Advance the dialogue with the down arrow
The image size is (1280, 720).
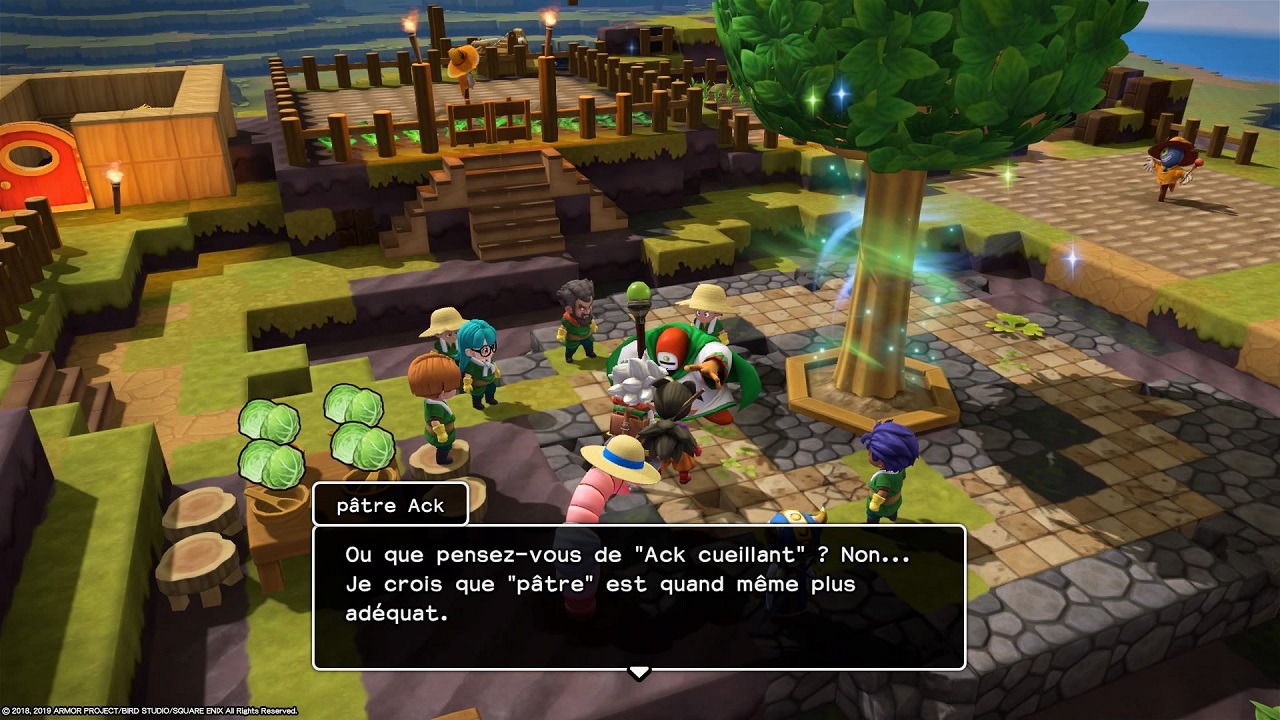639,672
